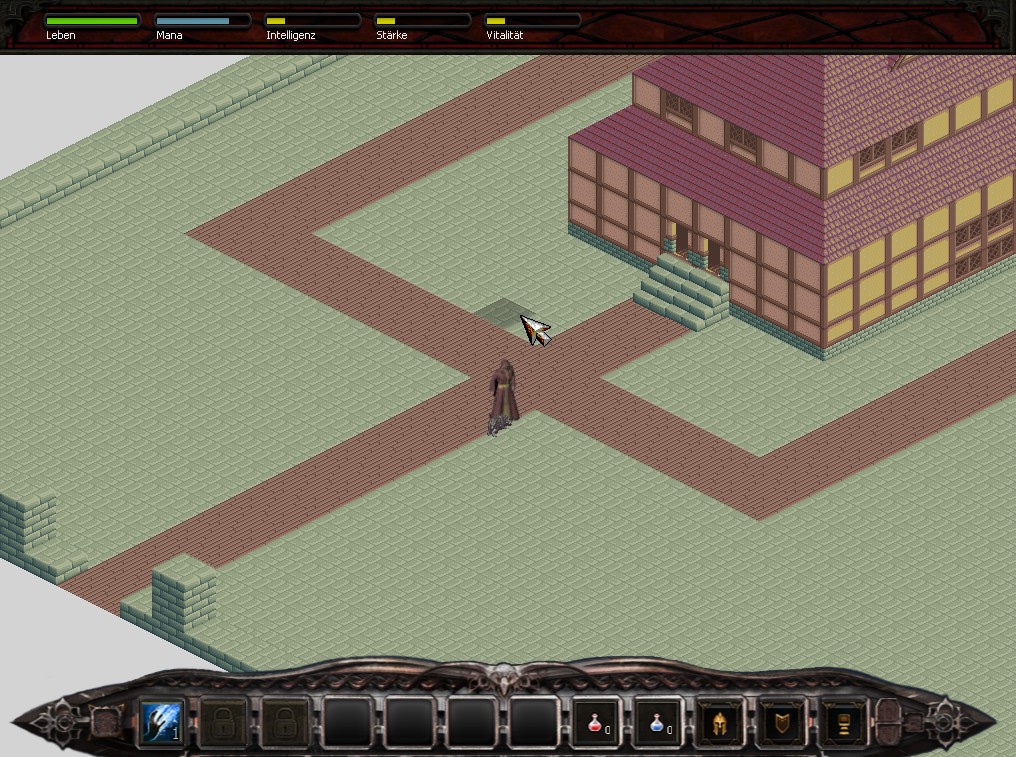This screenshot has height=757, width=1016.
Task: Click the golden scroll menu icon
Action: (x=843, y=721)
